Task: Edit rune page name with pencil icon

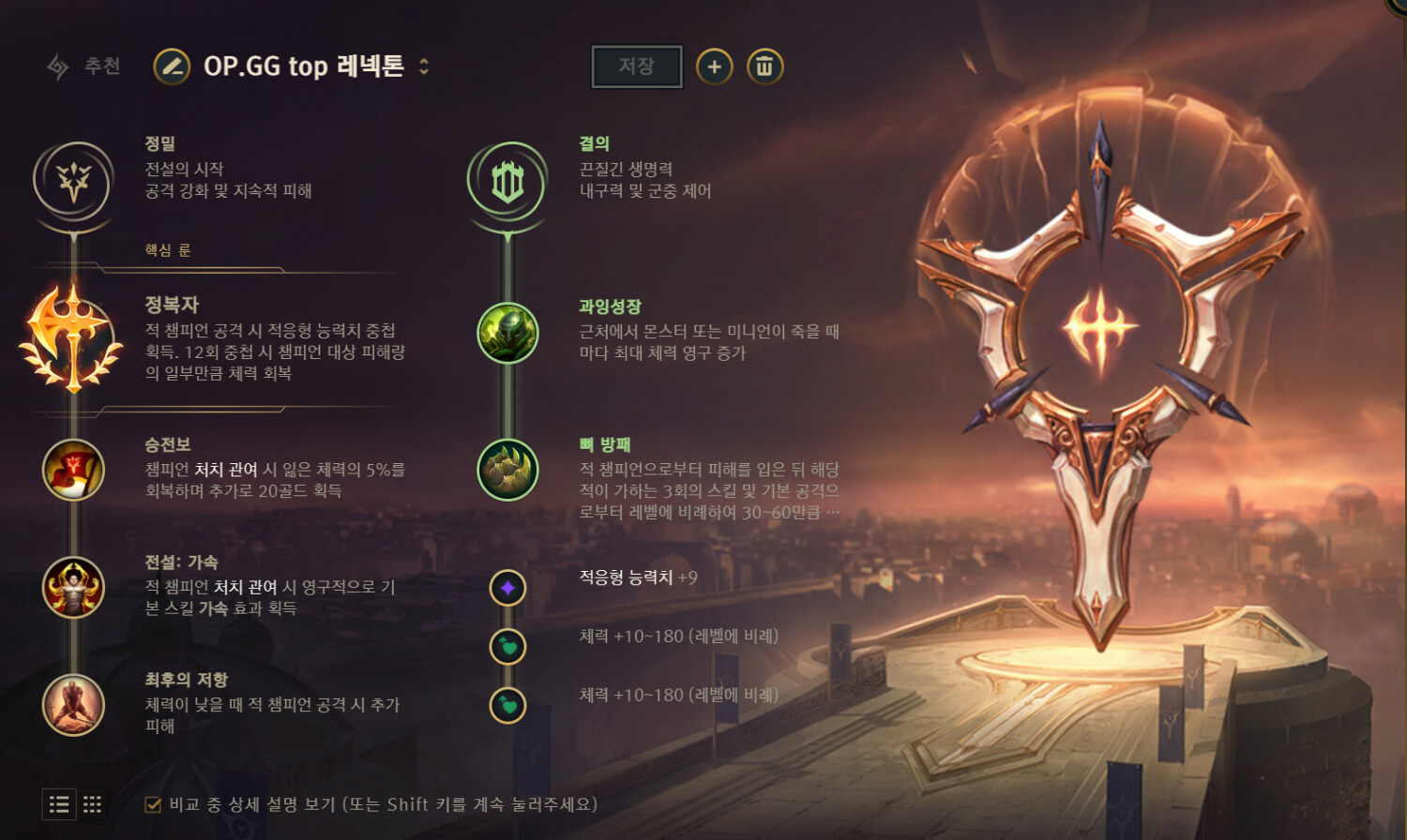Action: point(172,67)
